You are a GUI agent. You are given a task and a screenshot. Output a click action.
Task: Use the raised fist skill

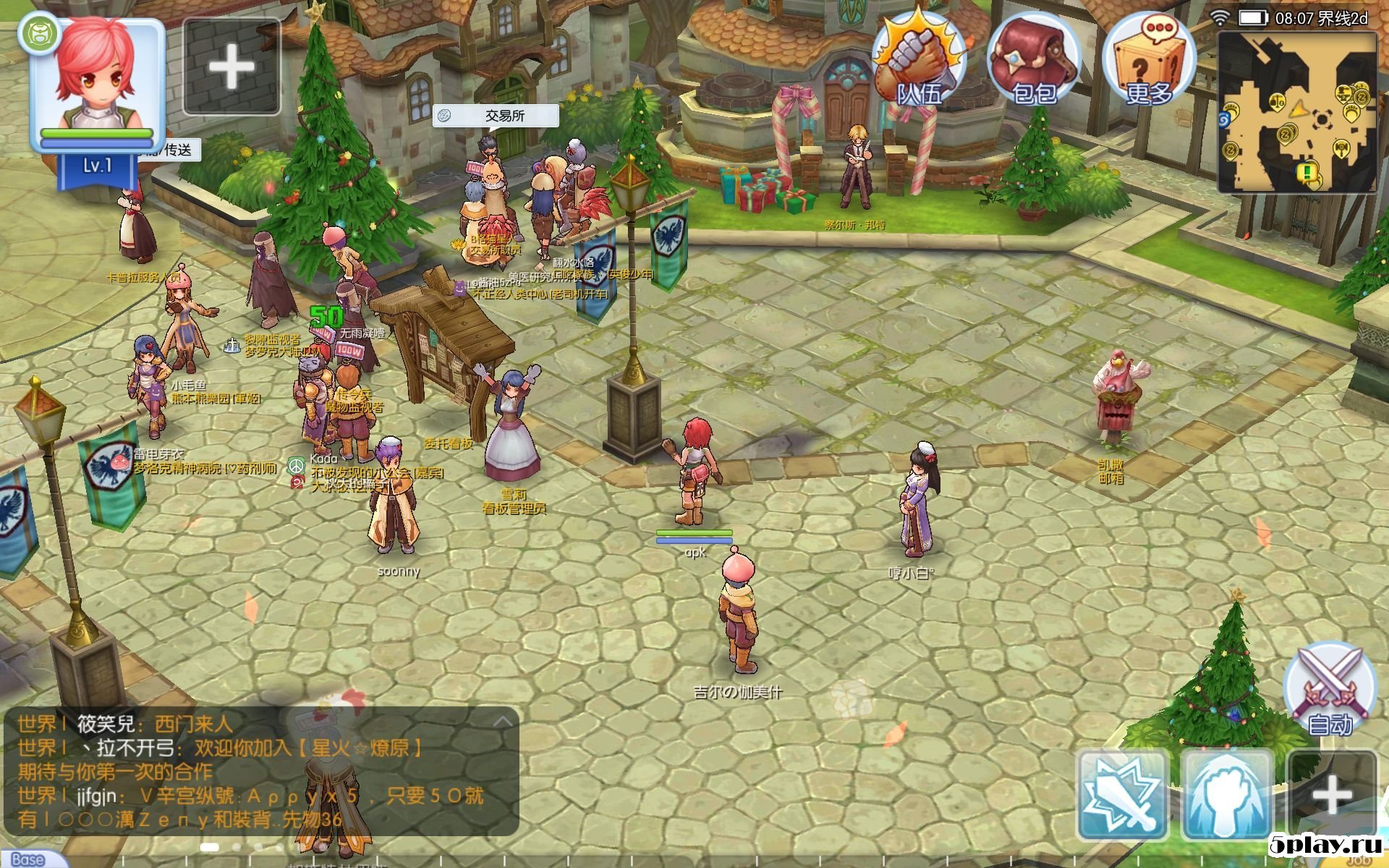1227,794
